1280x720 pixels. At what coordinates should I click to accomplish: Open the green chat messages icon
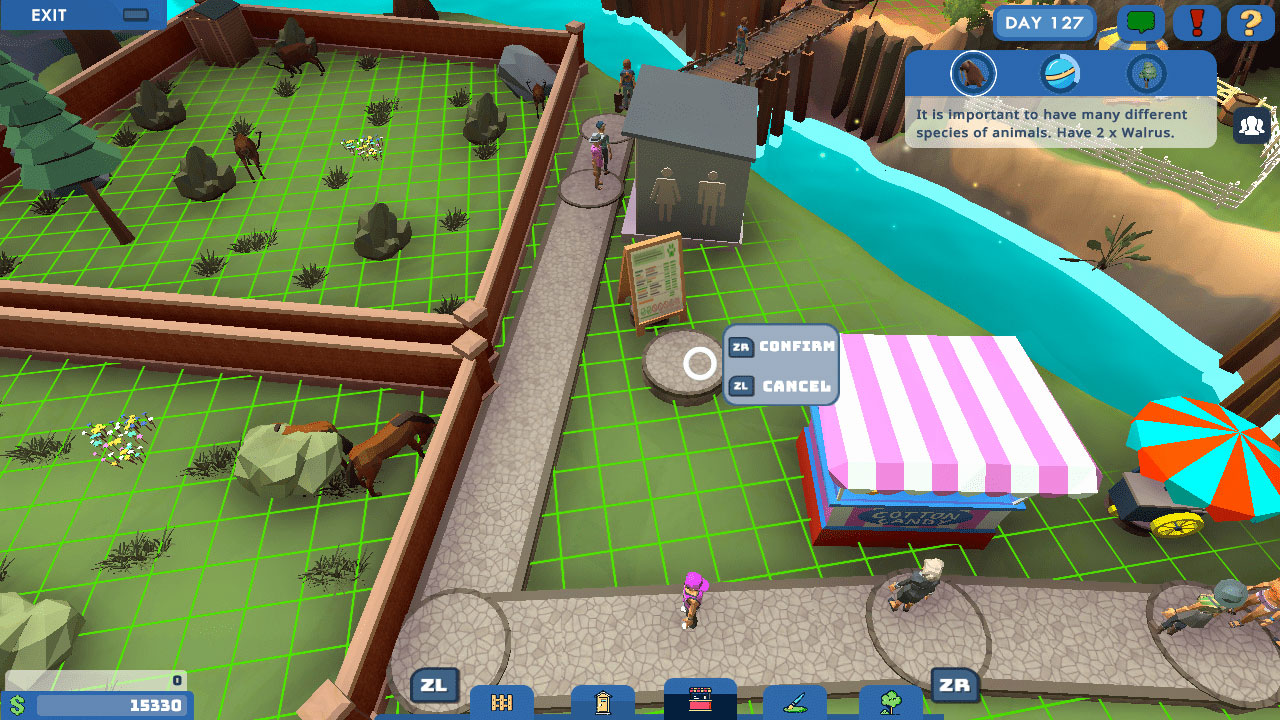(x=1141, y=22)
